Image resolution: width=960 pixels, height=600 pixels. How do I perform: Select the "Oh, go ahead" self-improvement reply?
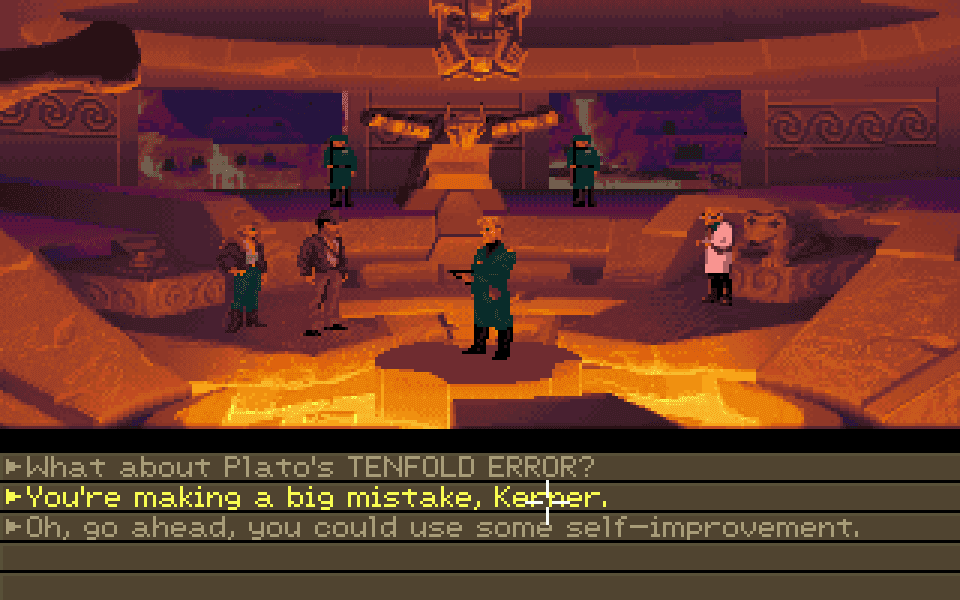click(442, 527)
